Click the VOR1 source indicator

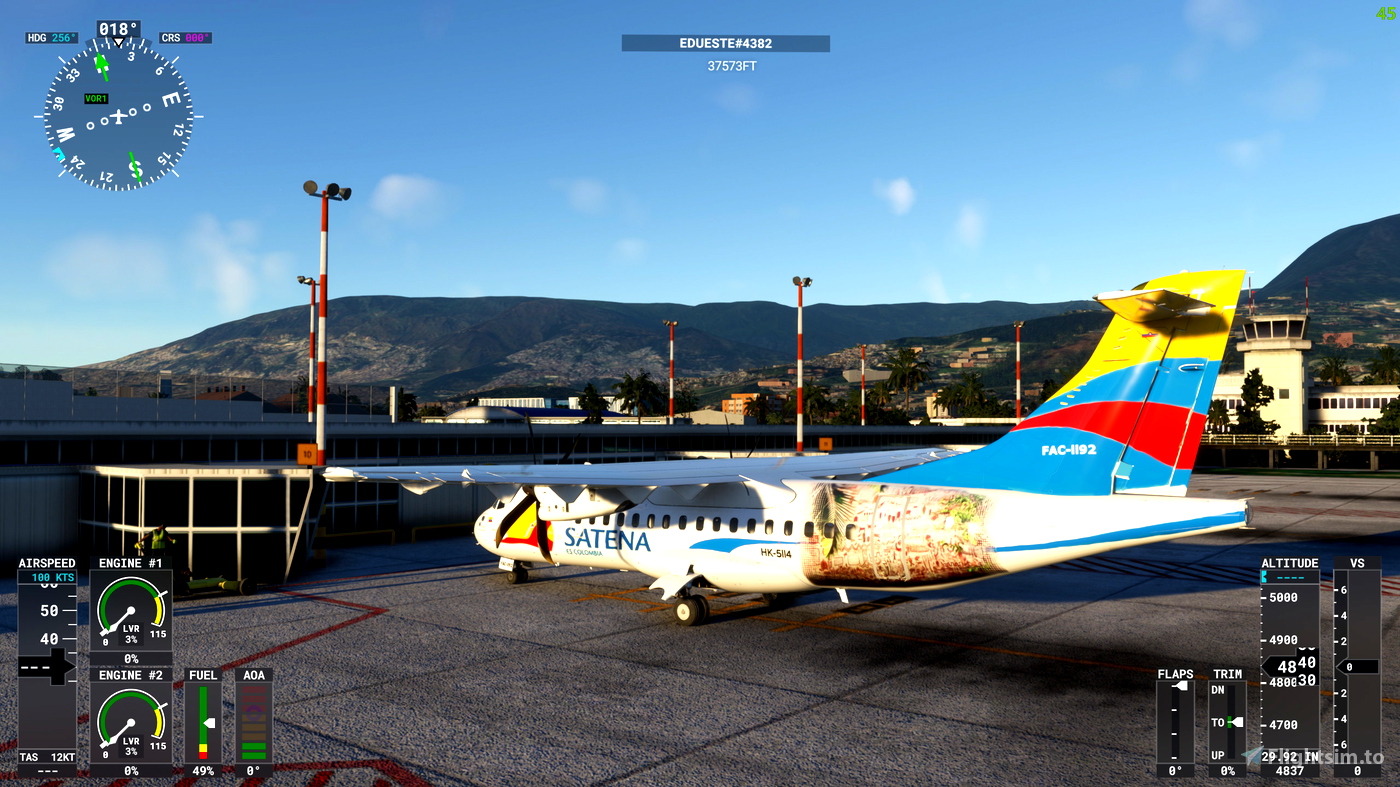tap(97, 100)
